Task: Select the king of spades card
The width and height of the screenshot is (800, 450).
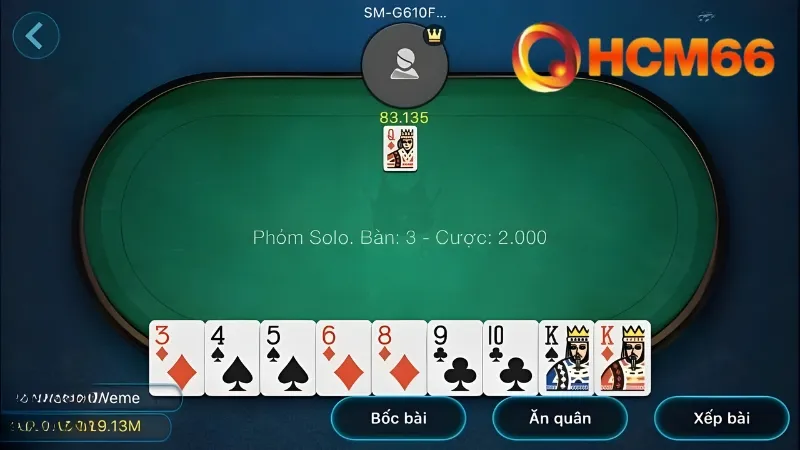Action: (566, 358)
